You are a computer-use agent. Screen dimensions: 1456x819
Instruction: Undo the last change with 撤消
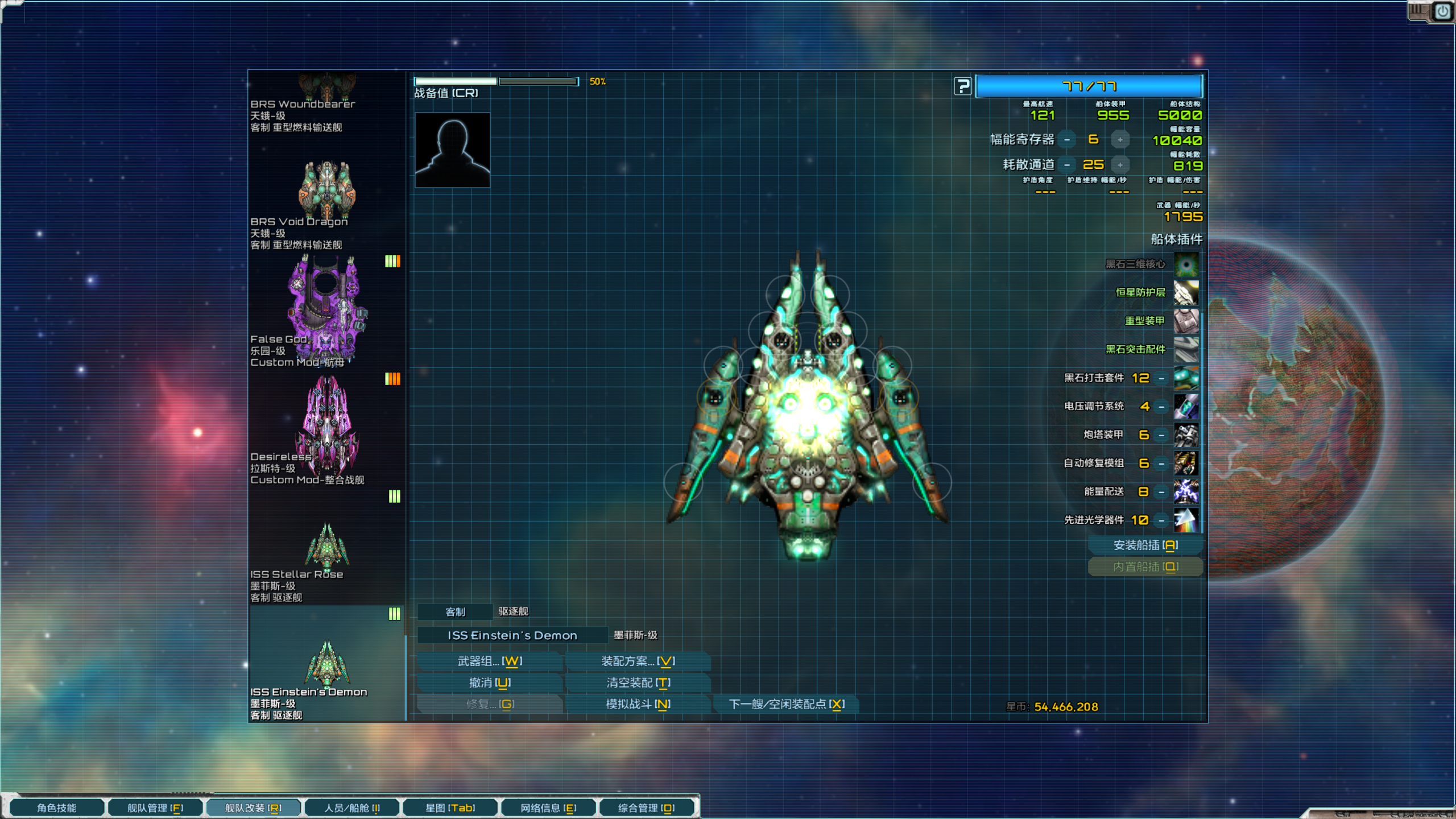coord(490,682)
